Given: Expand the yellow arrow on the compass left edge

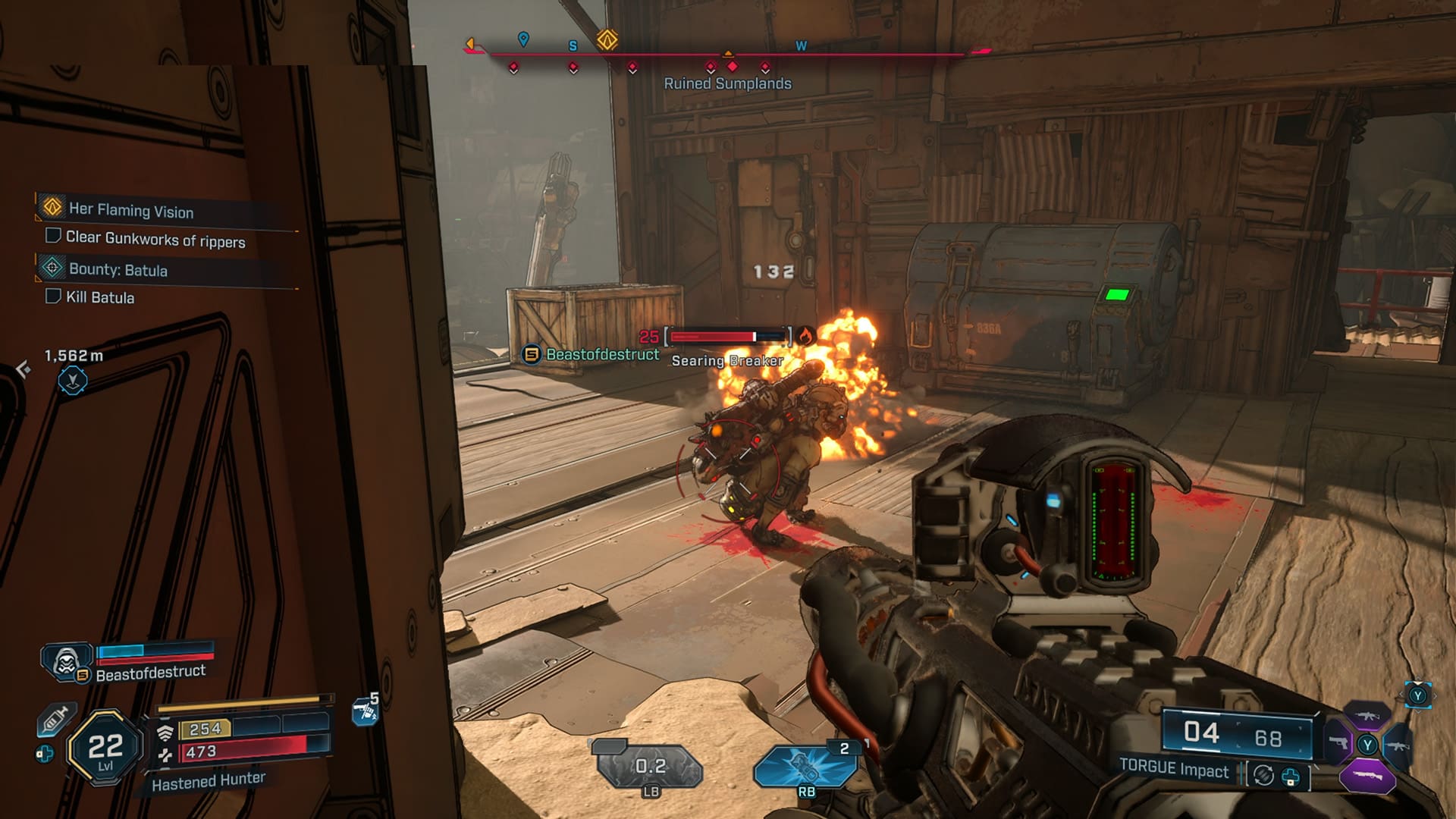Looking at the screenshot, I should pyautogui.click(x=472, y=44).
